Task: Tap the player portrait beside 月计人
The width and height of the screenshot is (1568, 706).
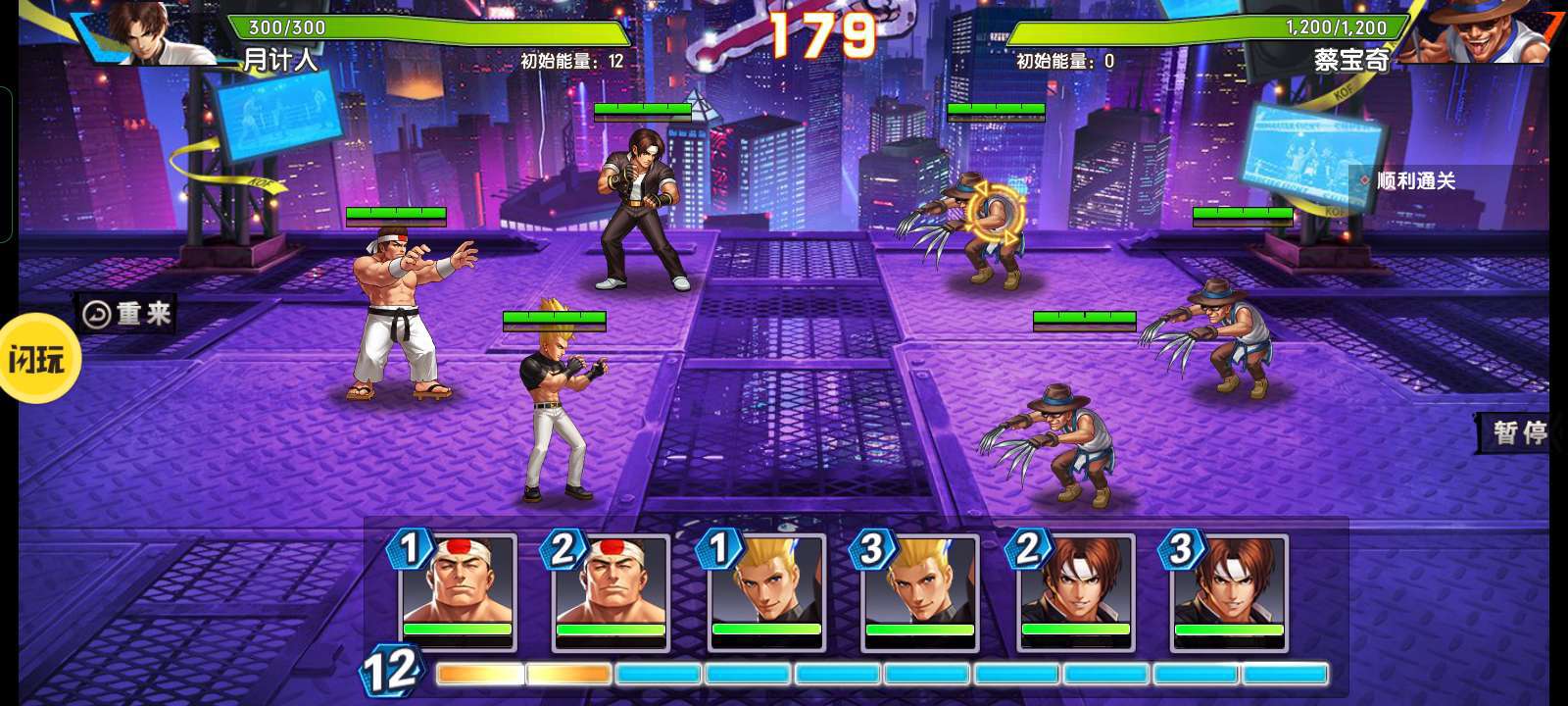Action: [x=157, y=31]
